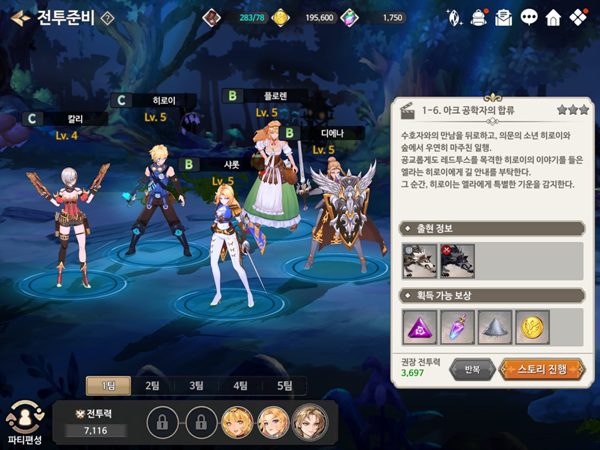Switch to the 3팀 team tab
This screenshot has height=450, width=600.
197,385
